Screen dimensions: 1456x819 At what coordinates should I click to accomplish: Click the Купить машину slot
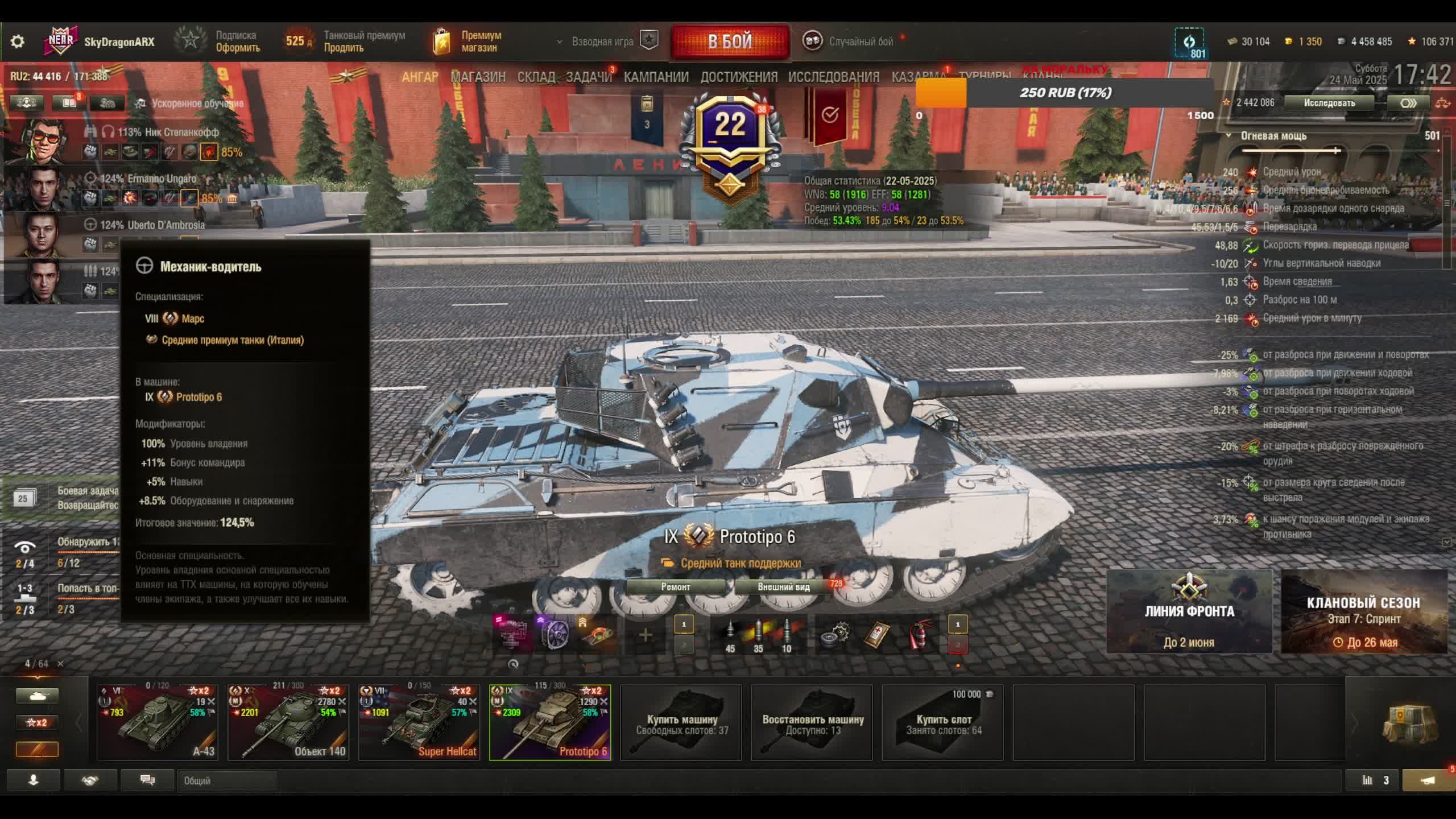pos(681,723)
